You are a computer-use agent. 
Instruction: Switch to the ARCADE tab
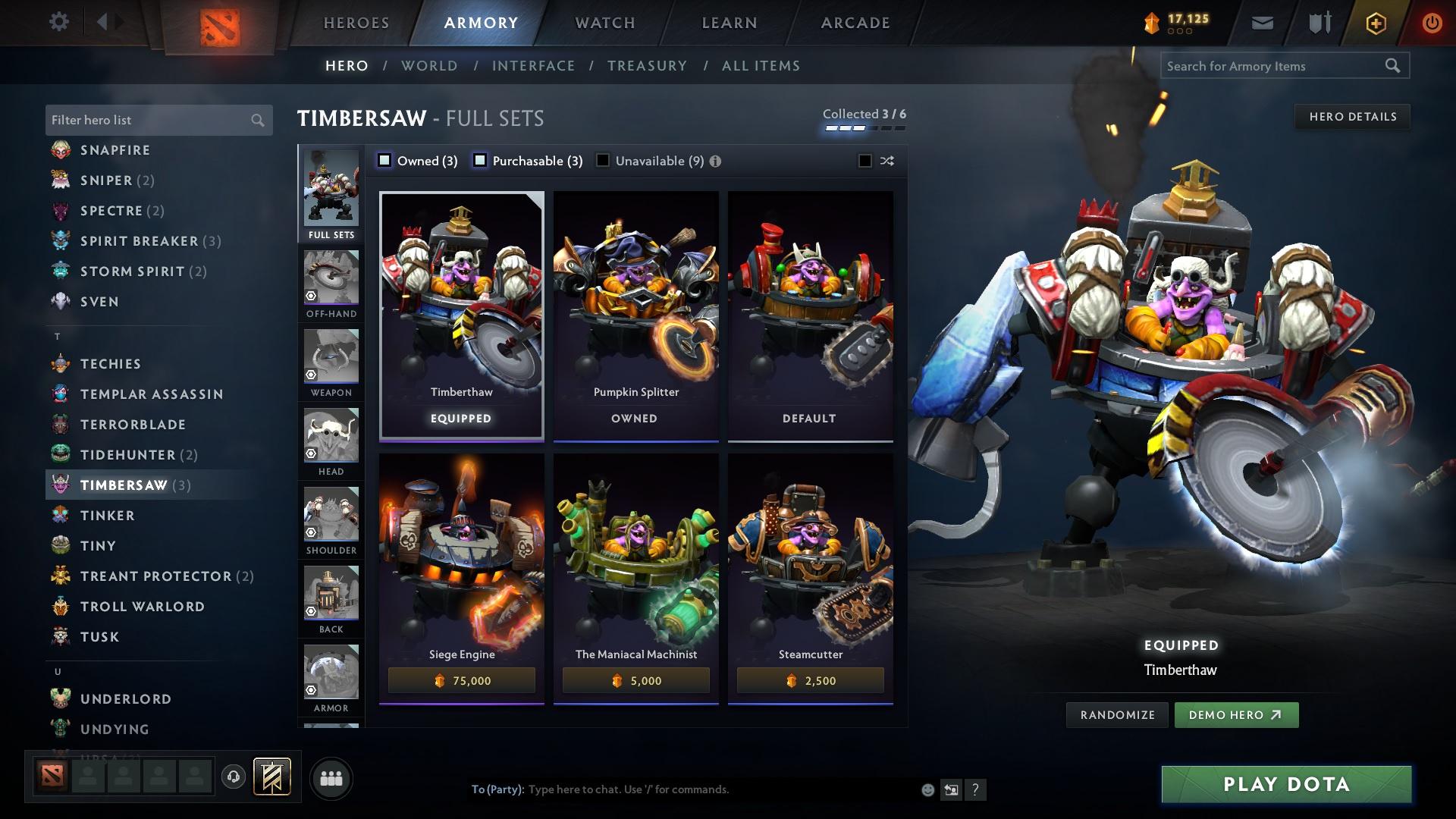pyautogui.click(x=855, y=22)
